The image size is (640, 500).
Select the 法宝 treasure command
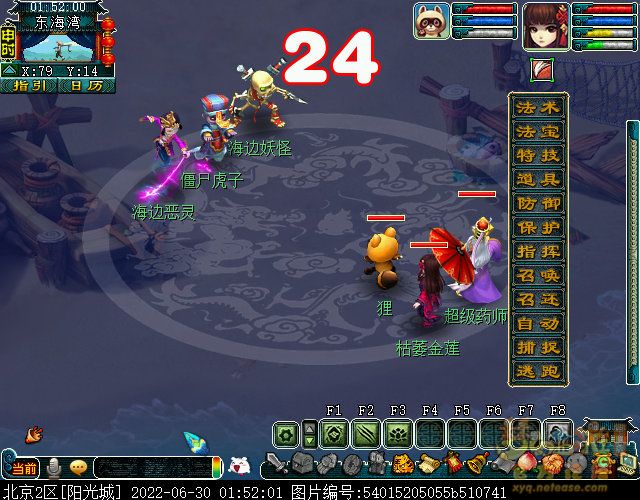[538, 132]
